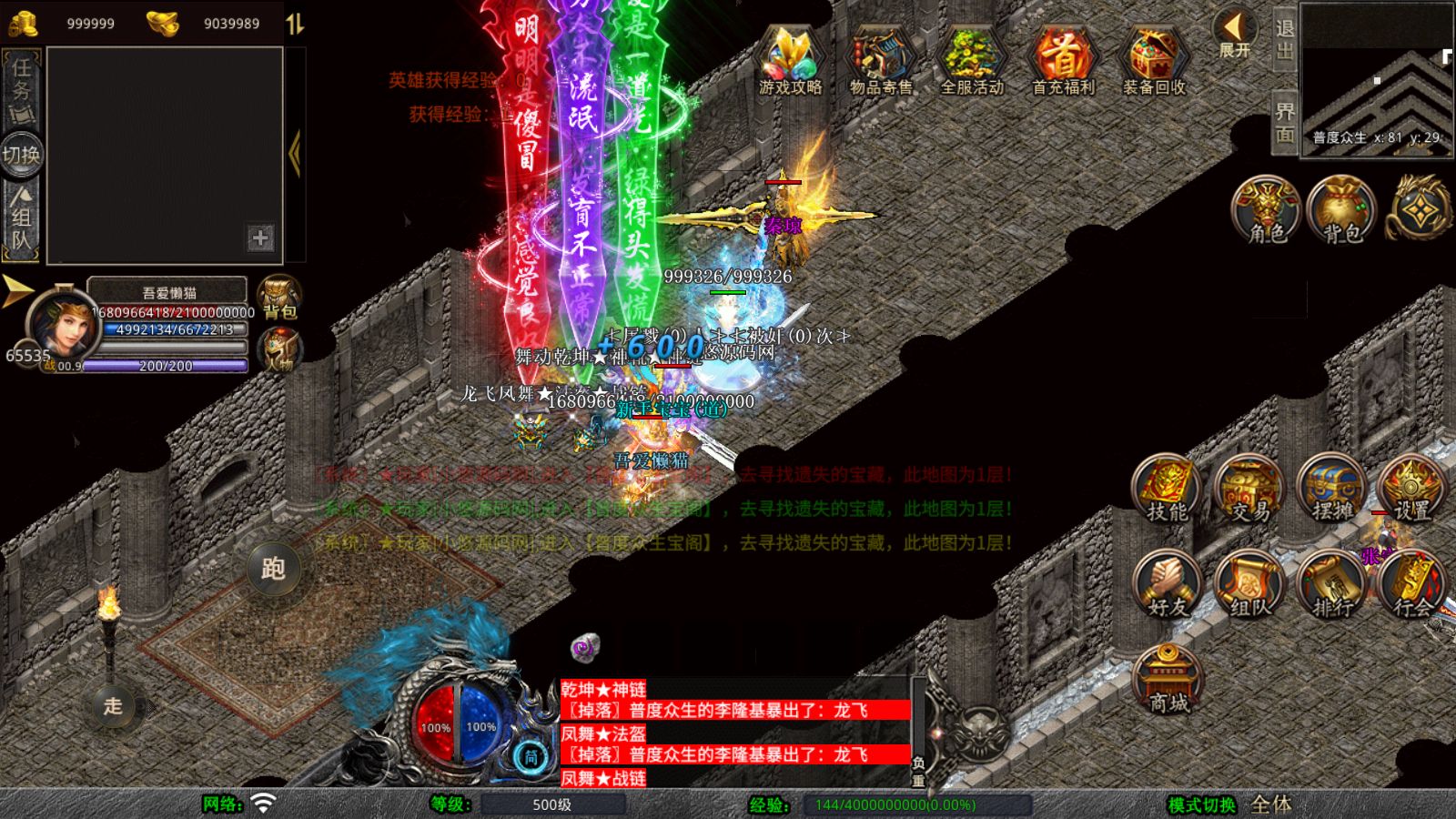The height and width of the screenshot is (819, 1456).
Task: Open the 物品寄售 consignment icon
Action: coord(880,60)
